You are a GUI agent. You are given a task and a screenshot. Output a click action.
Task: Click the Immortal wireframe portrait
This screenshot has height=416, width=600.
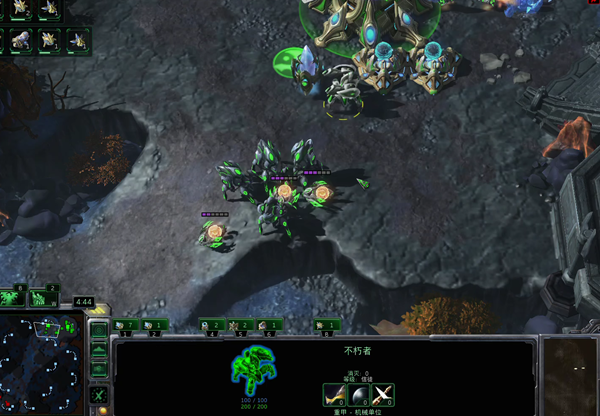point(253,370)
